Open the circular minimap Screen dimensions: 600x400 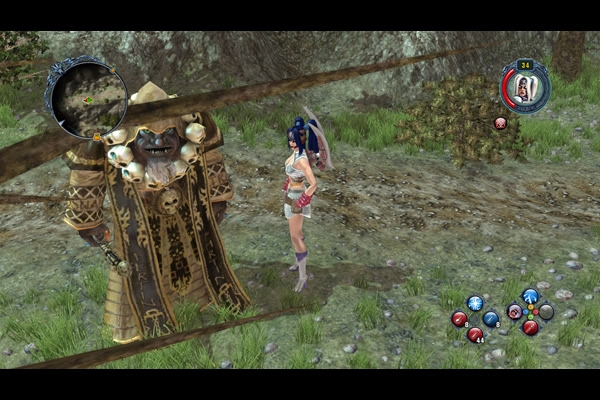pyautogui.click(x=88, y=96)
